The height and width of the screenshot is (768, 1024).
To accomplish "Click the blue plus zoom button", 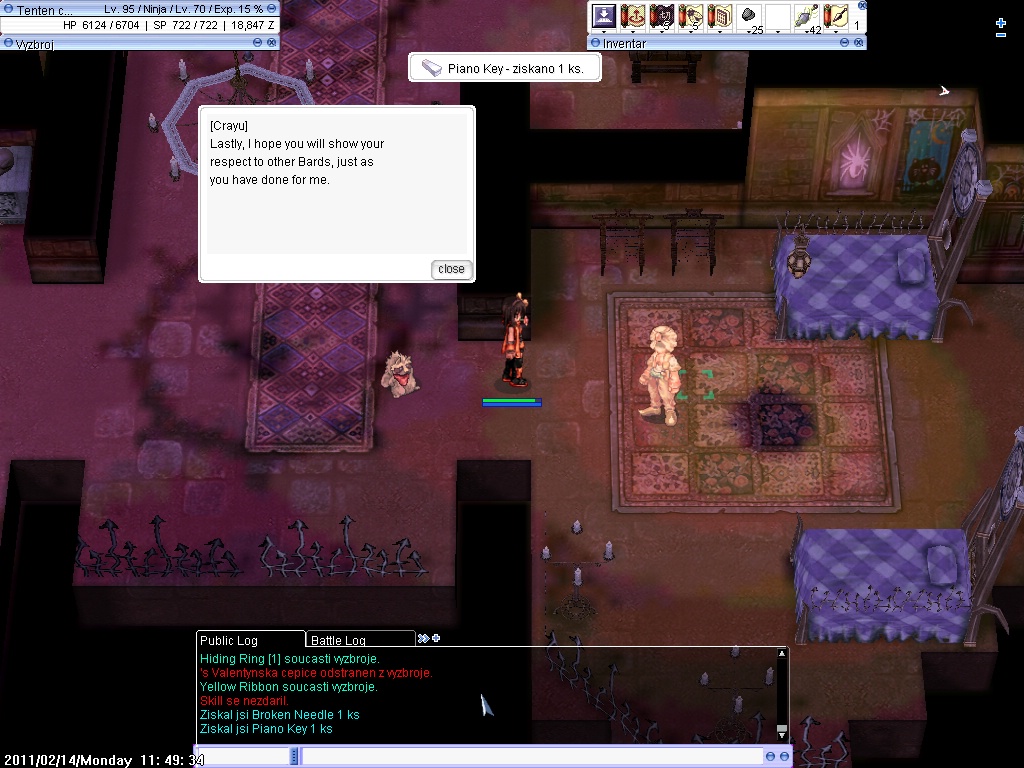I will click(x=1001, y=22).
